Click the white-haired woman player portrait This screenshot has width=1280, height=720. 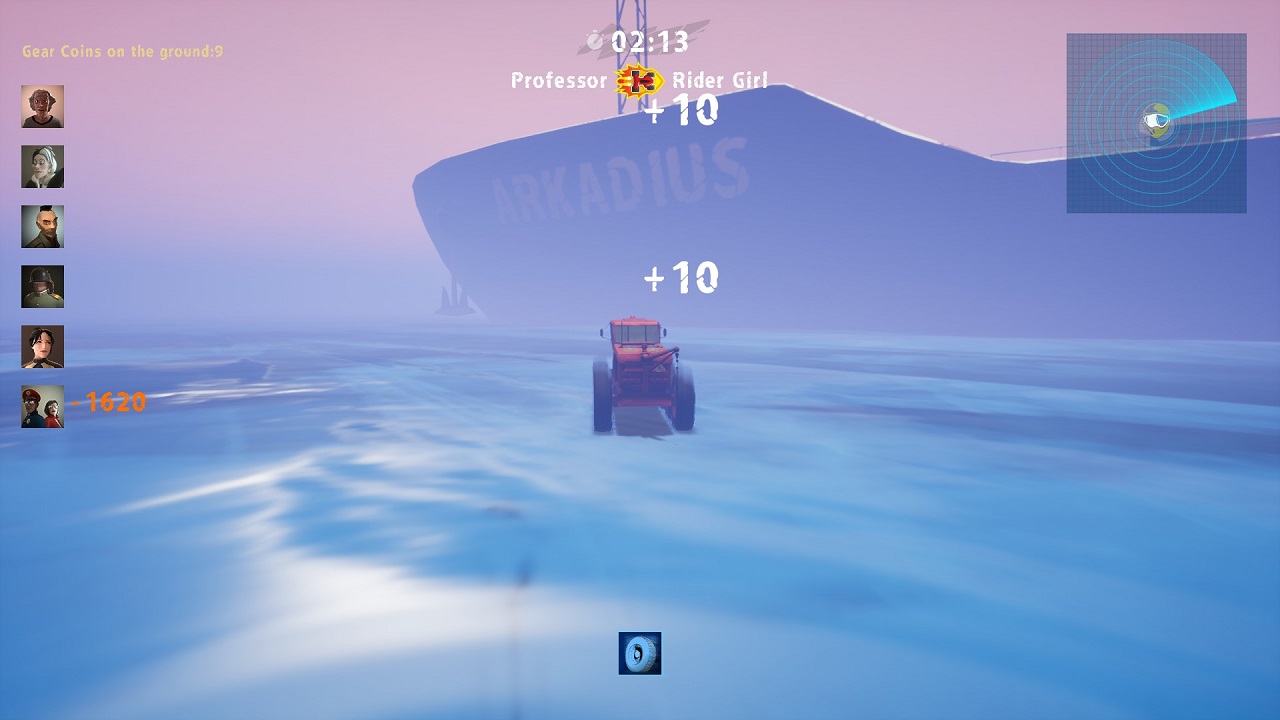click(42, 167)
